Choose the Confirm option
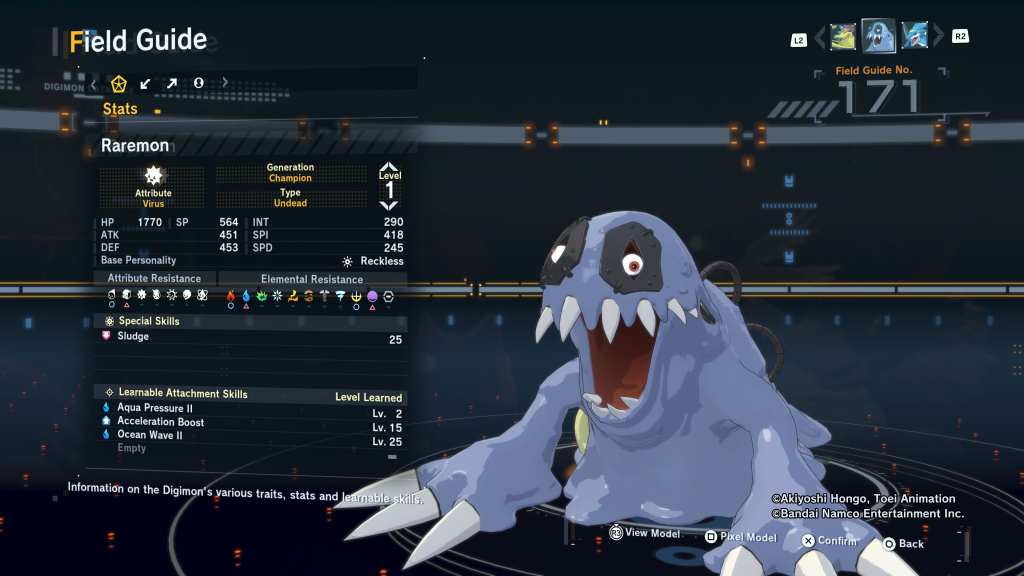The width and height of the screenshot is (1024, 576). (829, 541)
